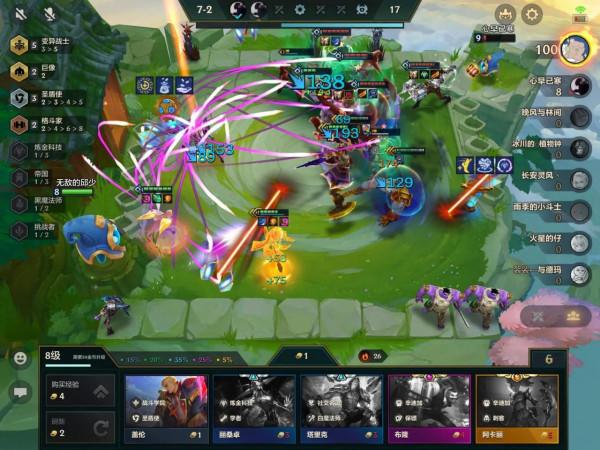Open the settings gear
Screen dimensions: 600x450
(x=533, y=14)
